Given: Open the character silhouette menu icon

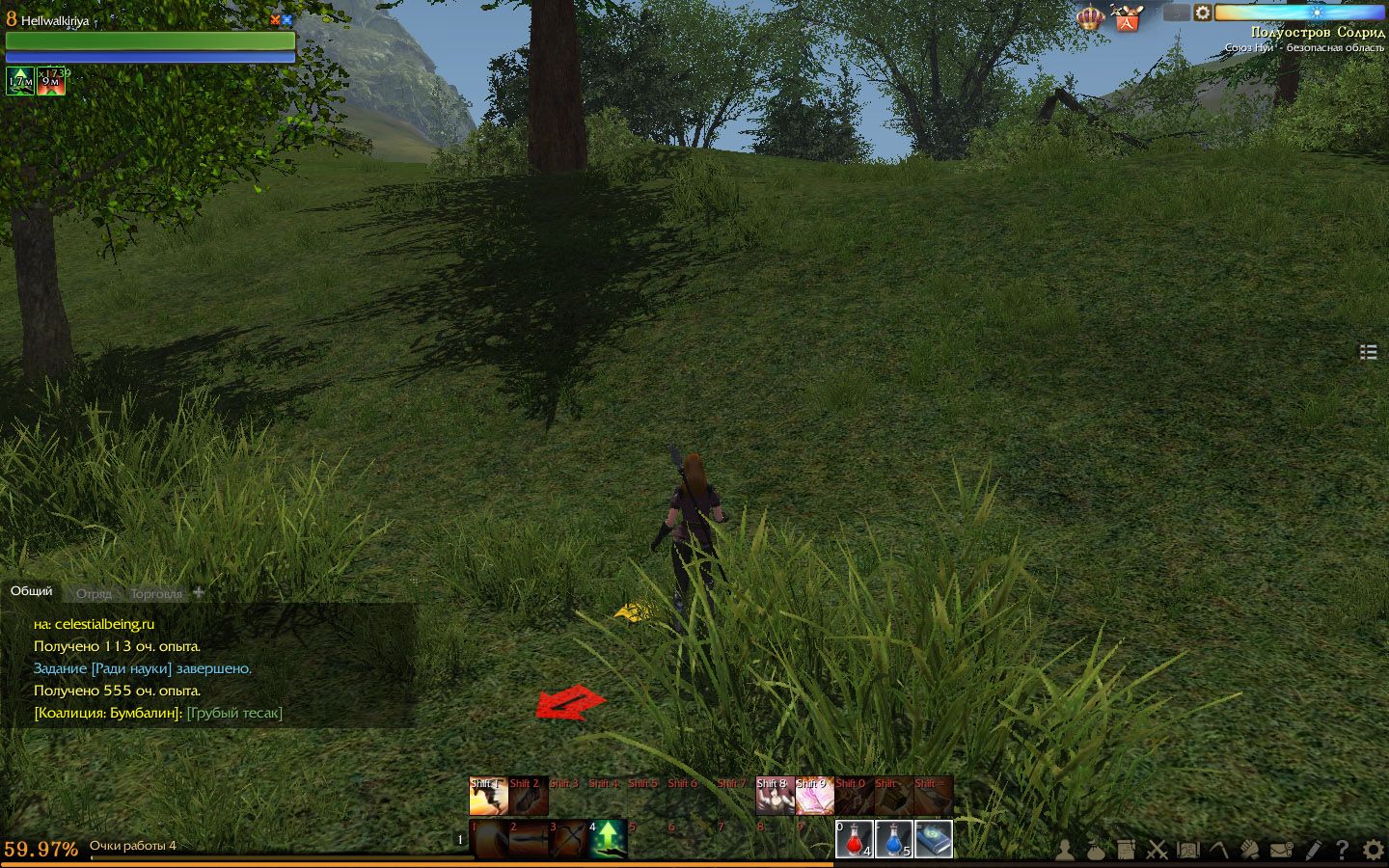Looking at the screenshot, I should coord(1065,850).
